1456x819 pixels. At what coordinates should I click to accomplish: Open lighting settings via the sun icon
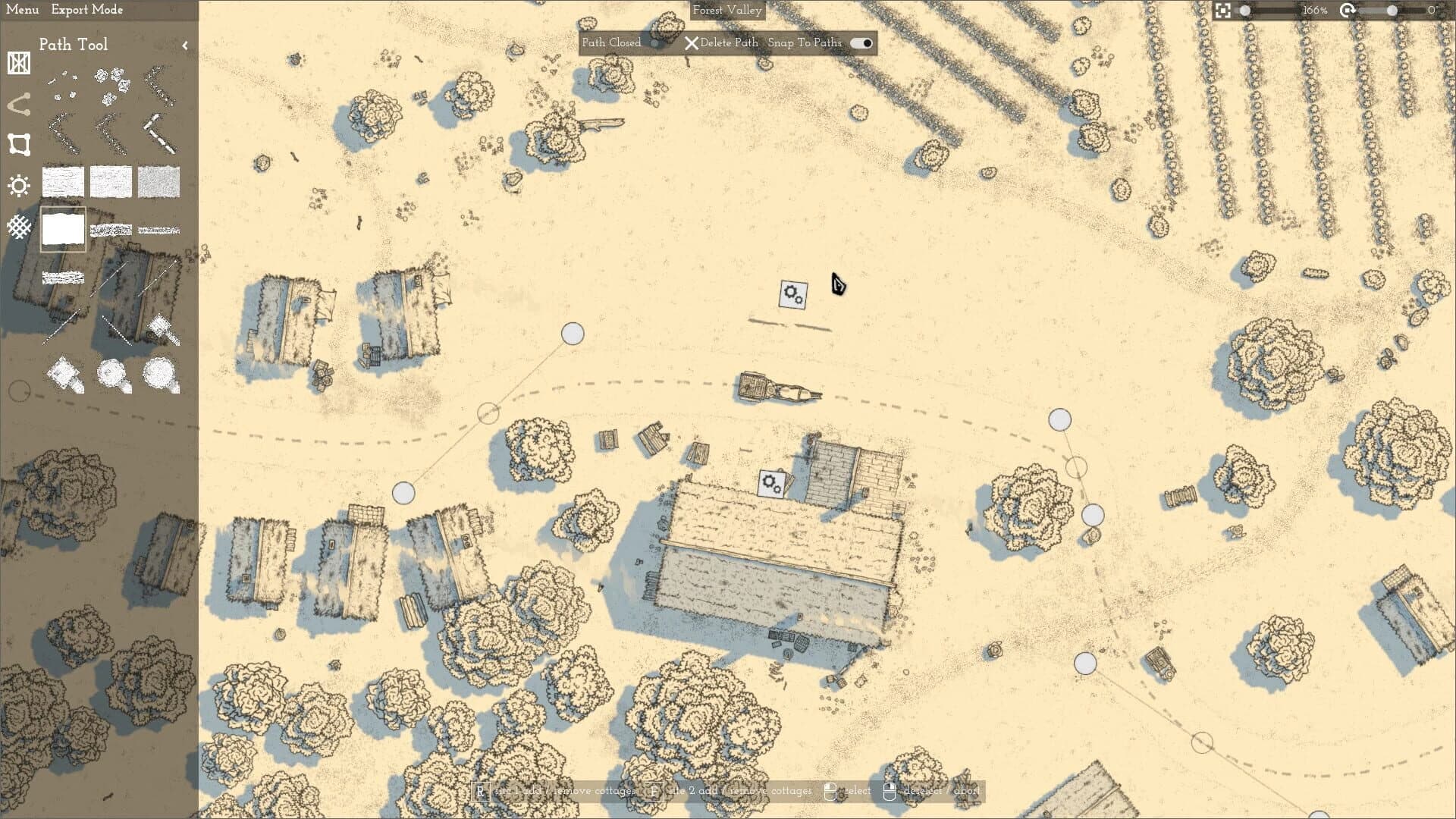pos(18,186)
